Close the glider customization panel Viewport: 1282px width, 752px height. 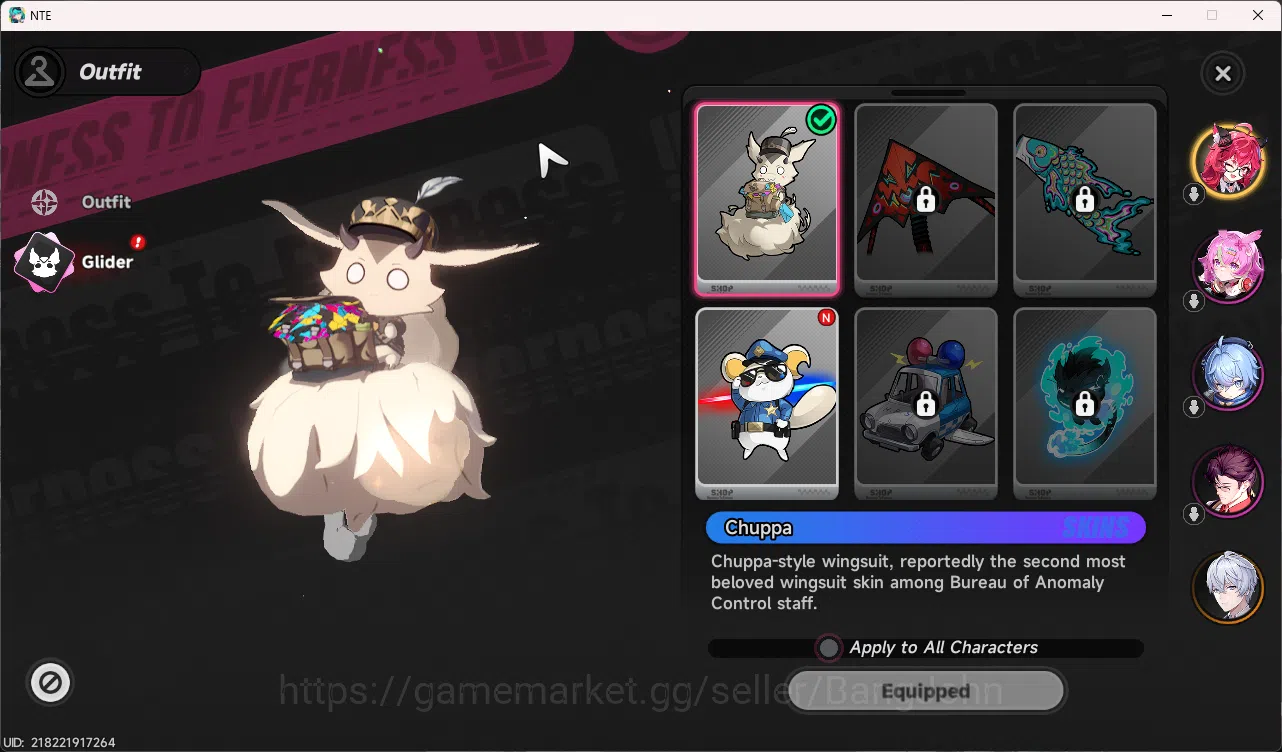point(1222,73)
